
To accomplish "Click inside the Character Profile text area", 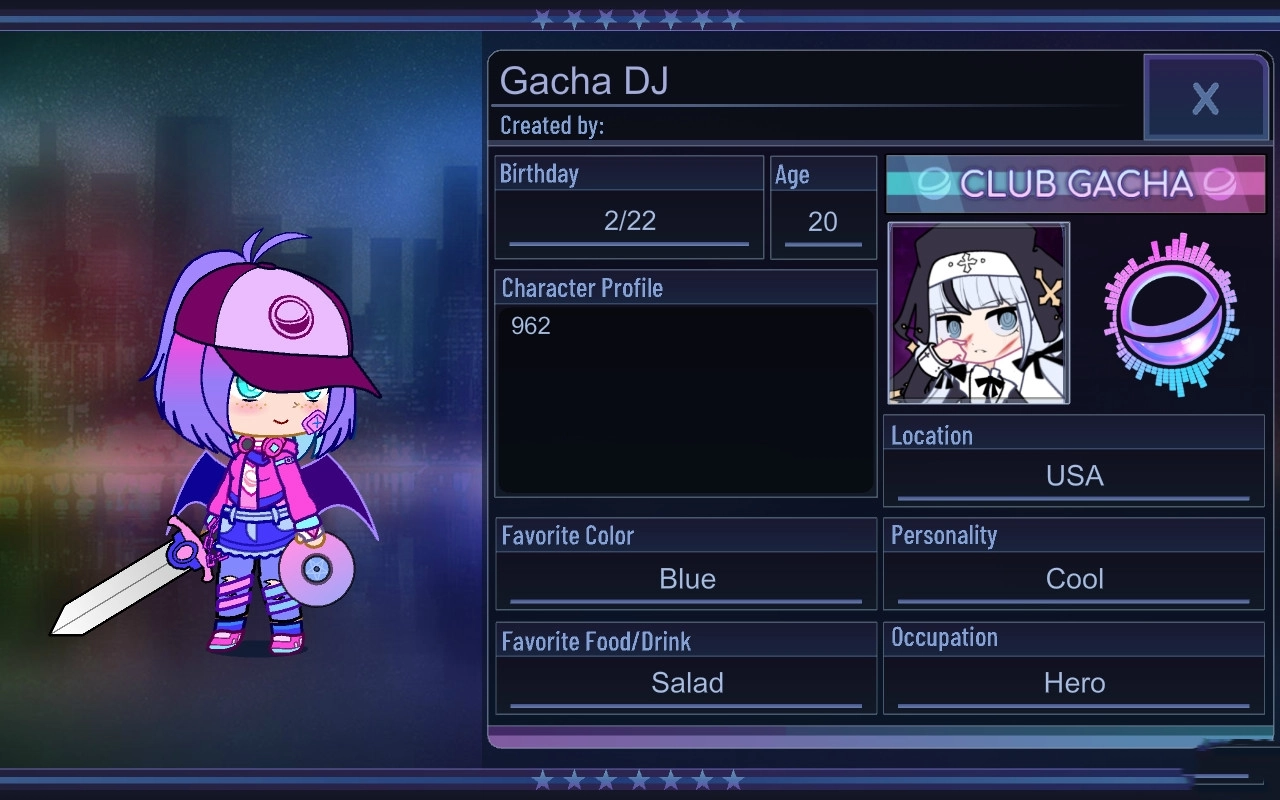I will click(685, 400).
